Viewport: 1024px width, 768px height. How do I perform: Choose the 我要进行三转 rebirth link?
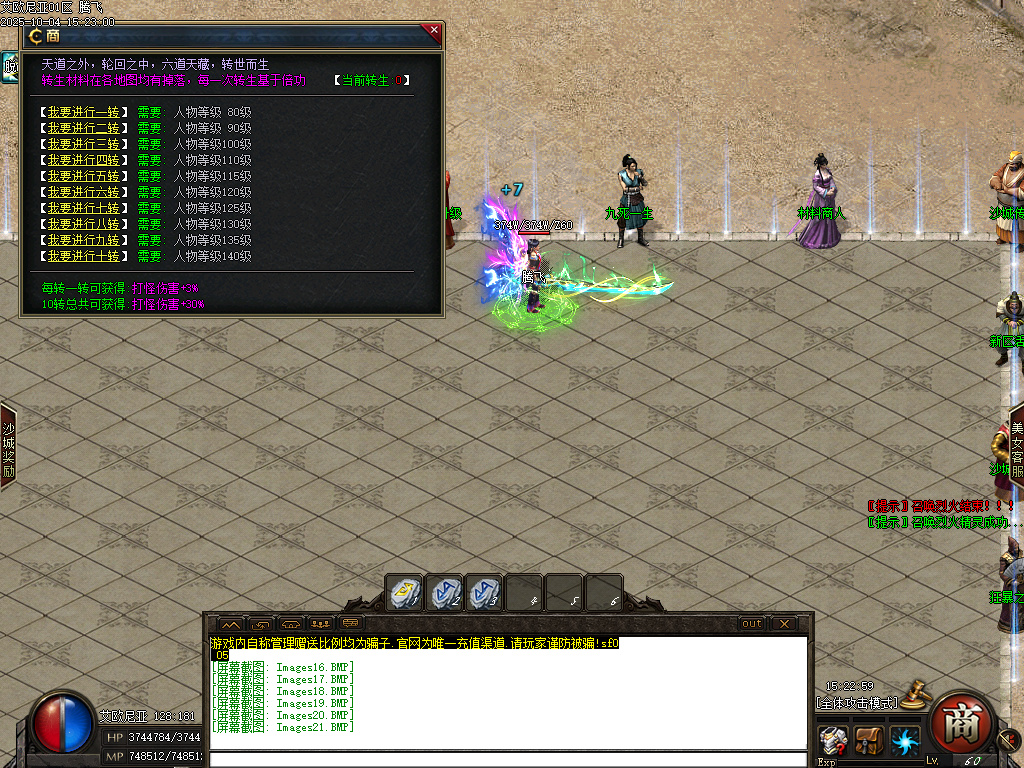(x=83, y=144)
